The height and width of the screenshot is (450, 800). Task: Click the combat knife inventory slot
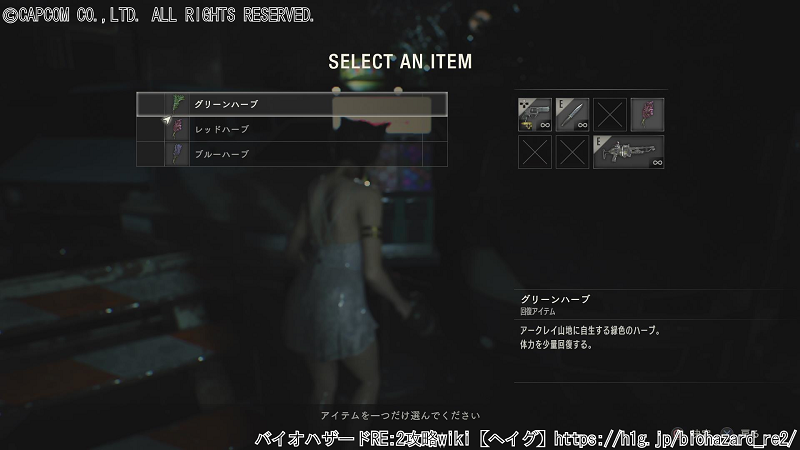[x=572, y=115]
